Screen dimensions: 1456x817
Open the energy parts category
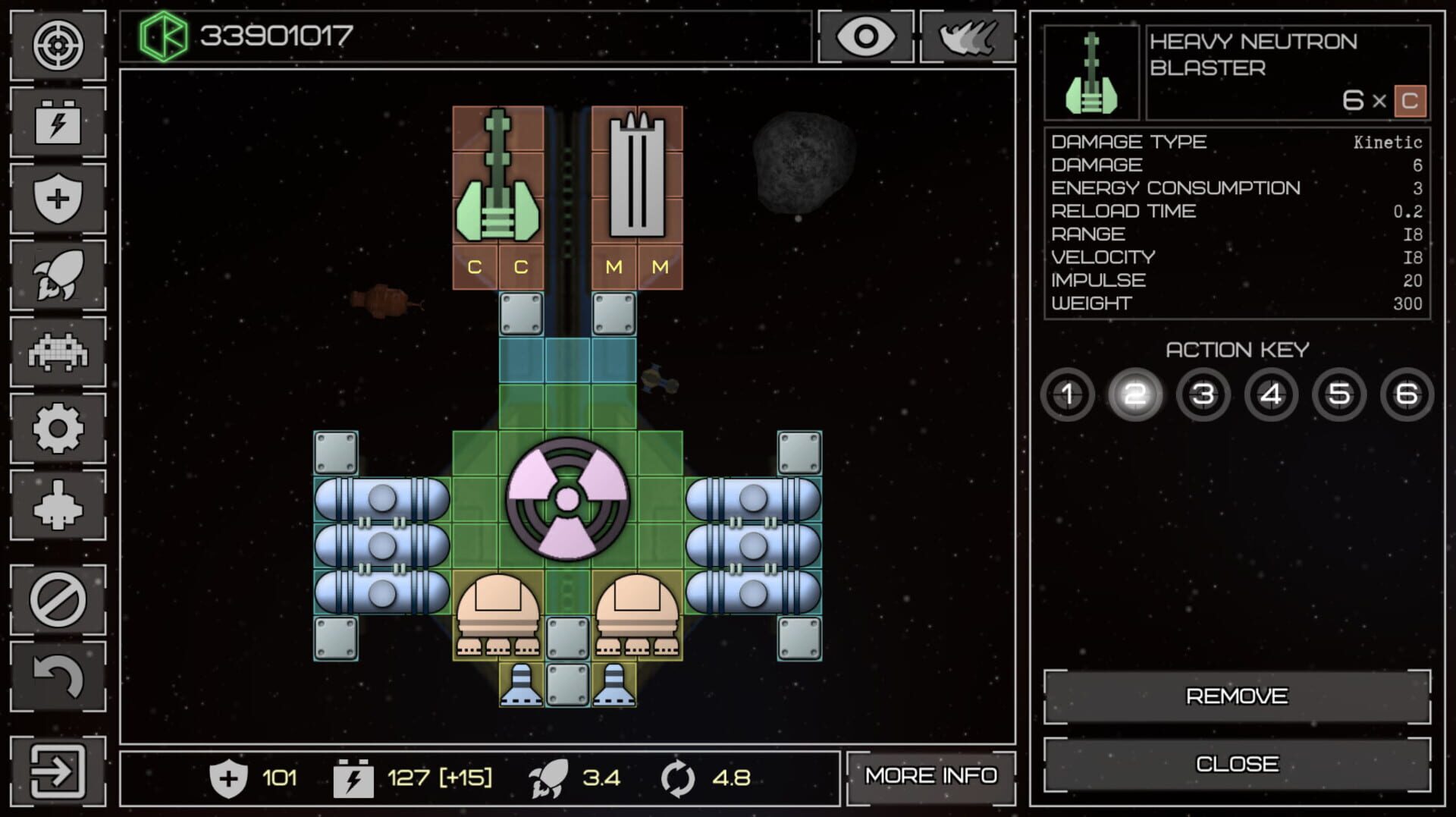click(58, 123)
